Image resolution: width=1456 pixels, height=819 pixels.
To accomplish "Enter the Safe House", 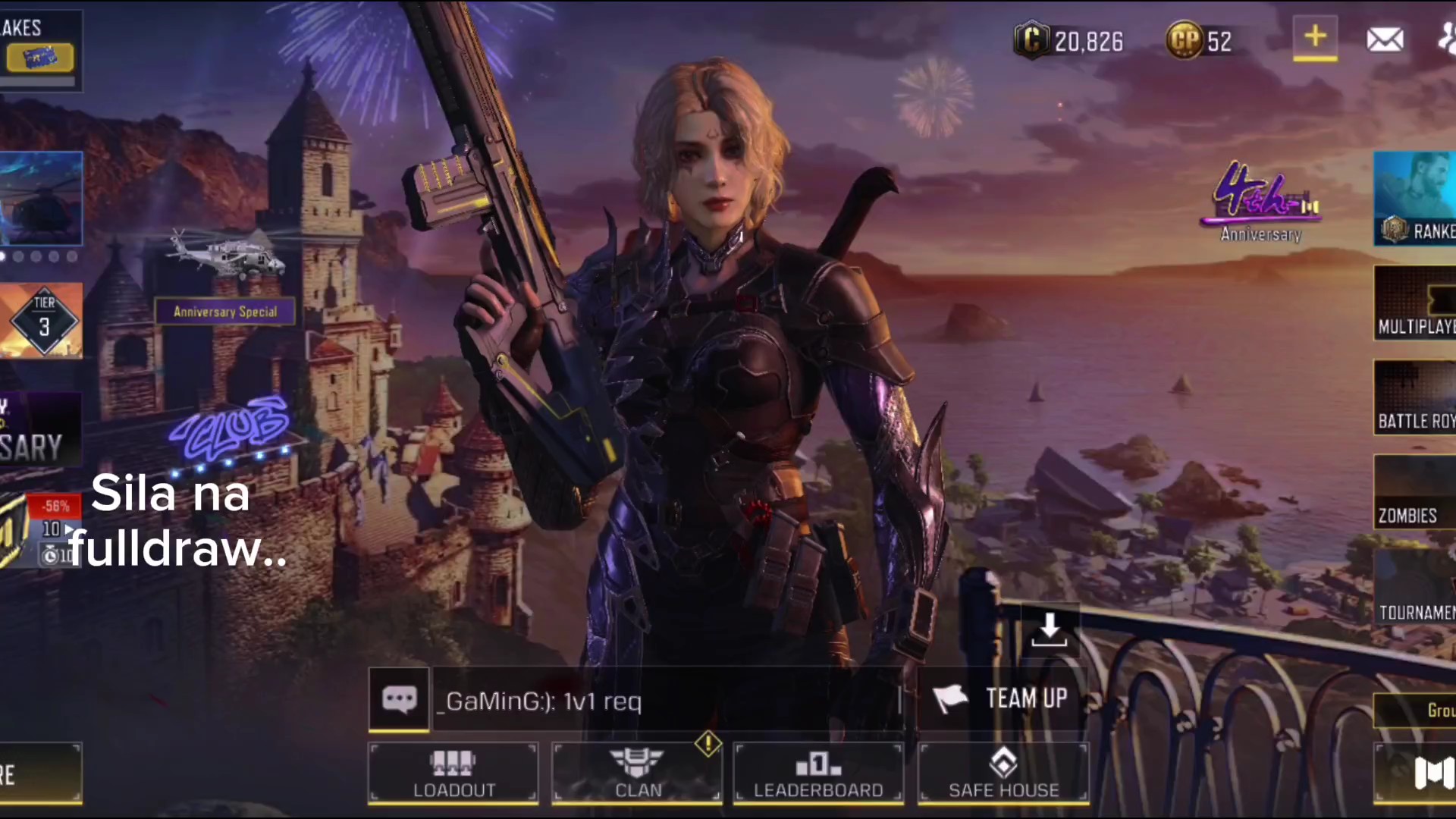I will [x=1003, y=772].
